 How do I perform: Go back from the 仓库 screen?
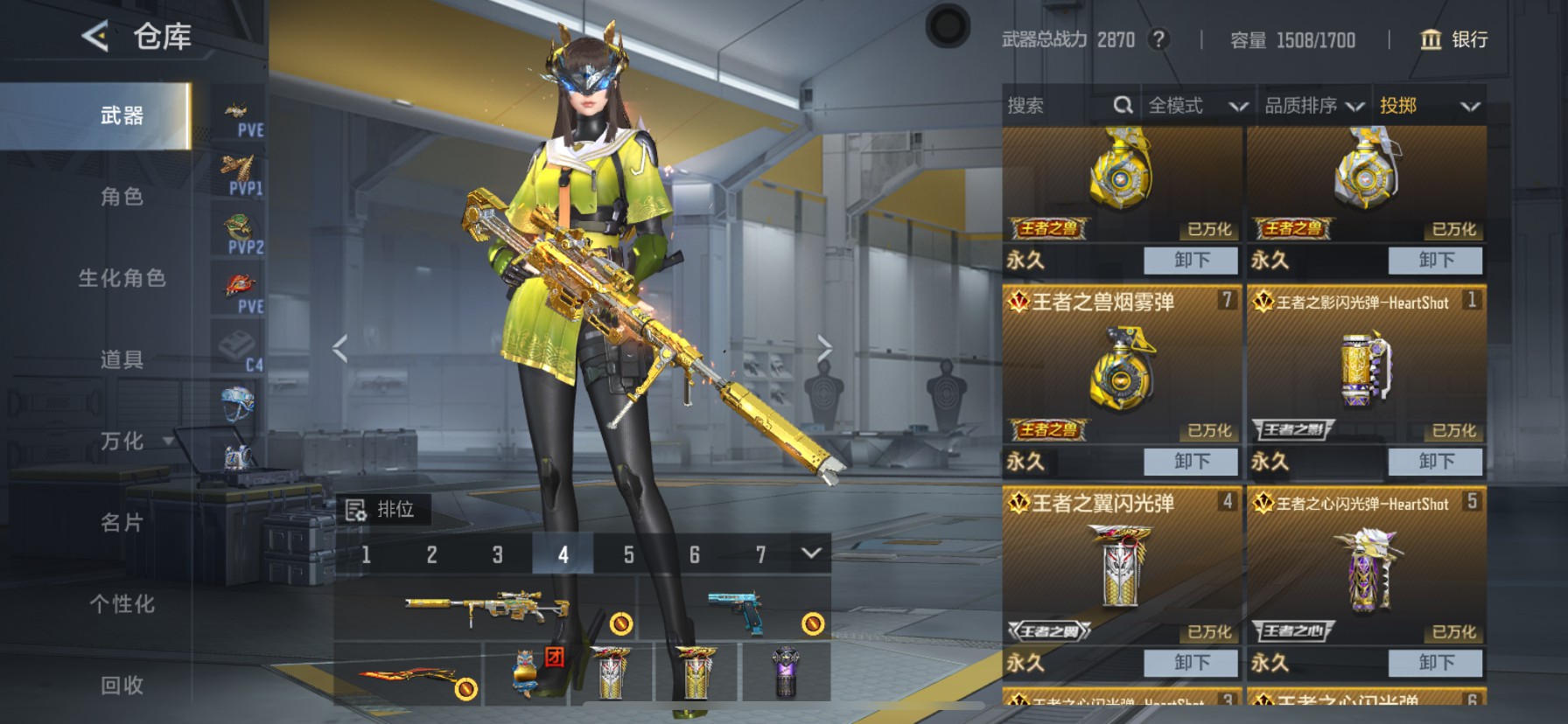pos(94,37)
